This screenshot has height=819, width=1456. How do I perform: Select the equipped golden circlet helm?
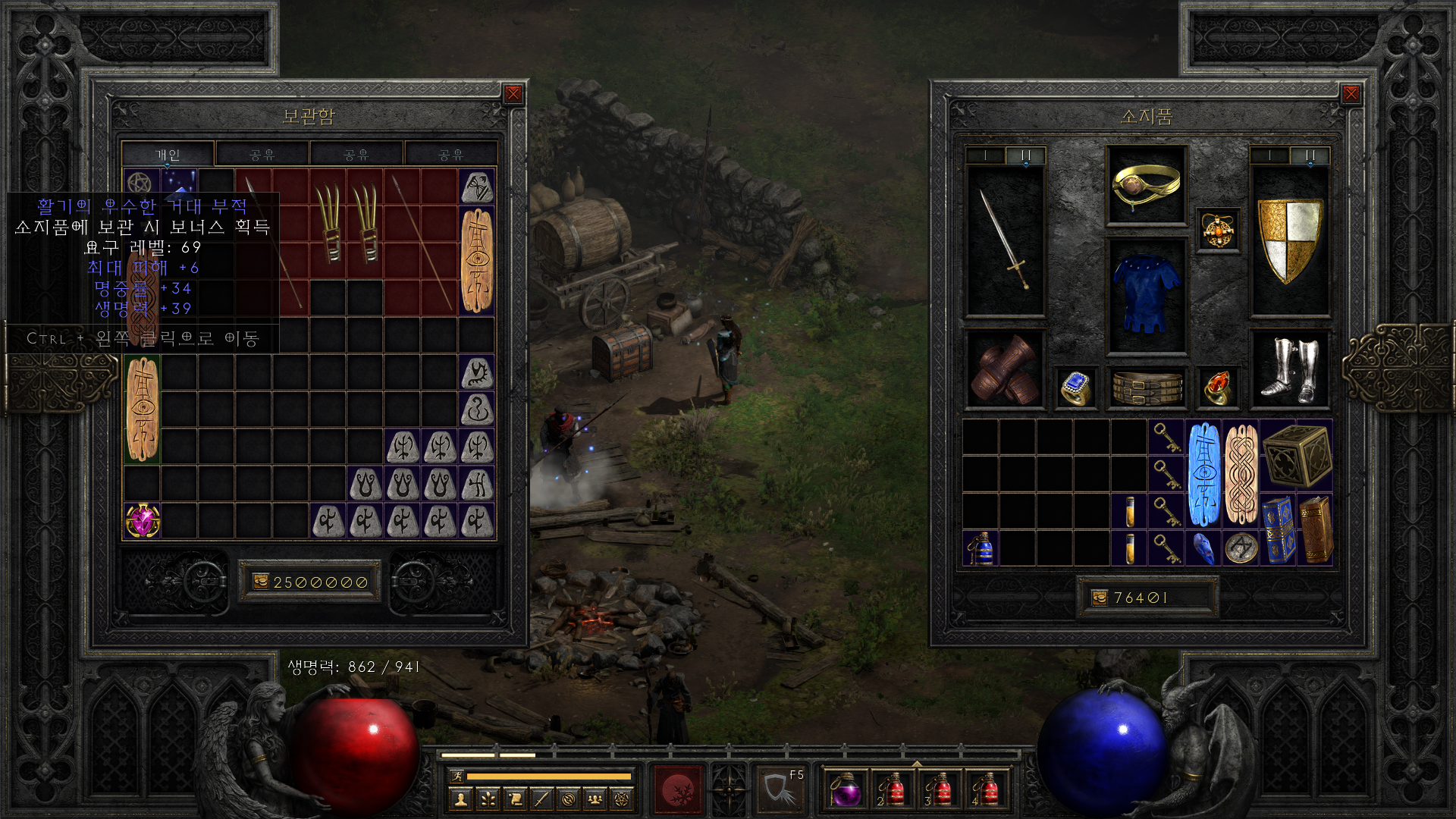(1146, 185)
